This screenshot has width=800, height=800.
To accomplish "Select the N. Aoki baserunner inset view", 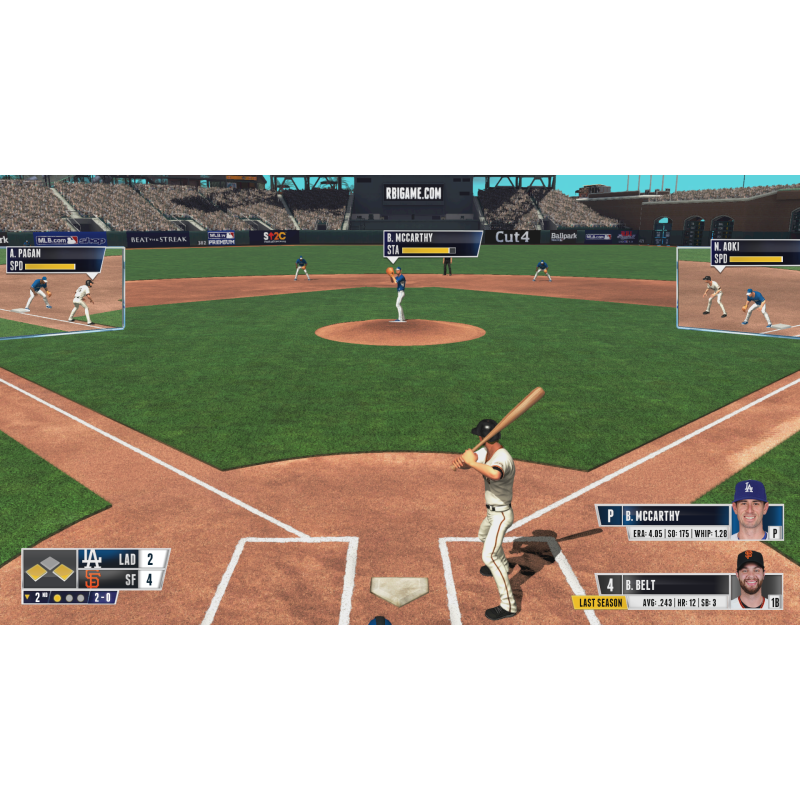I will coord(740,290).
